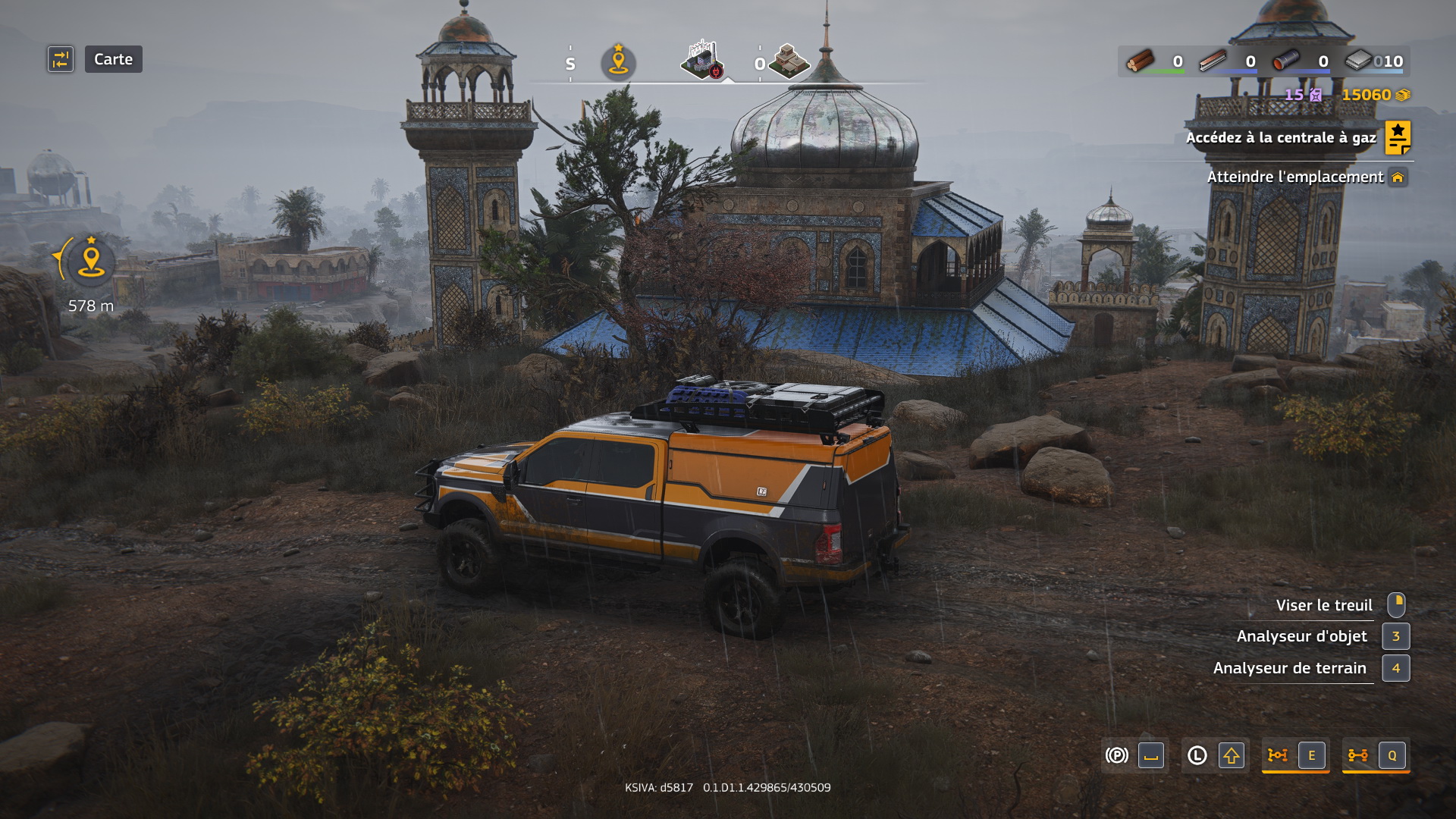Click the yellow star objective icon
The width and height of the screenshot is (1456, 819).
[1398, 138]
